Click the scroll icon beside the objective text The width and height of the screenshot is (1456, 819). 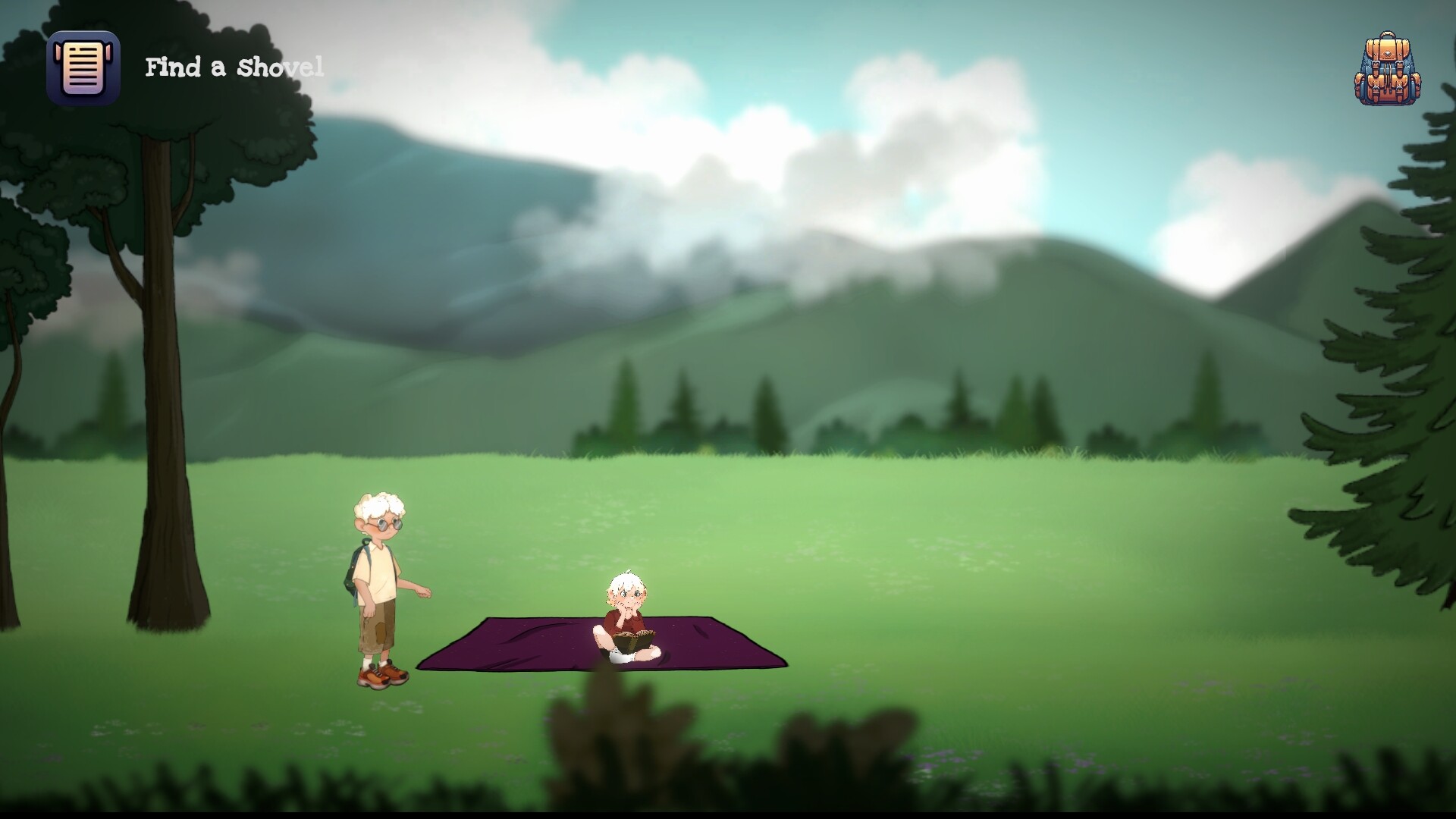click(84, 68)
